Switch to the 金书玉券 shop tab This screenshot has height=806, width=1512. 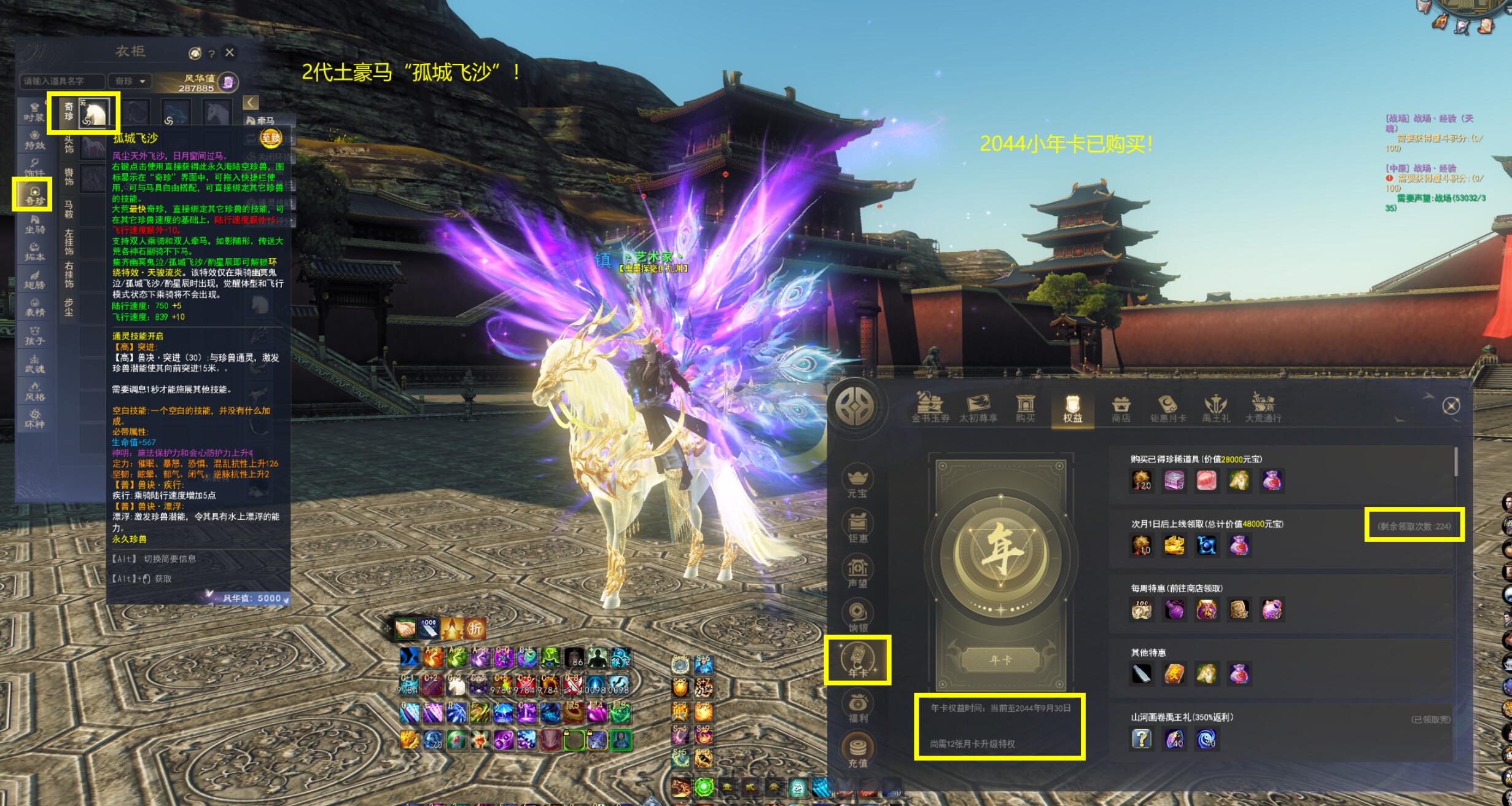click(930, 407)
